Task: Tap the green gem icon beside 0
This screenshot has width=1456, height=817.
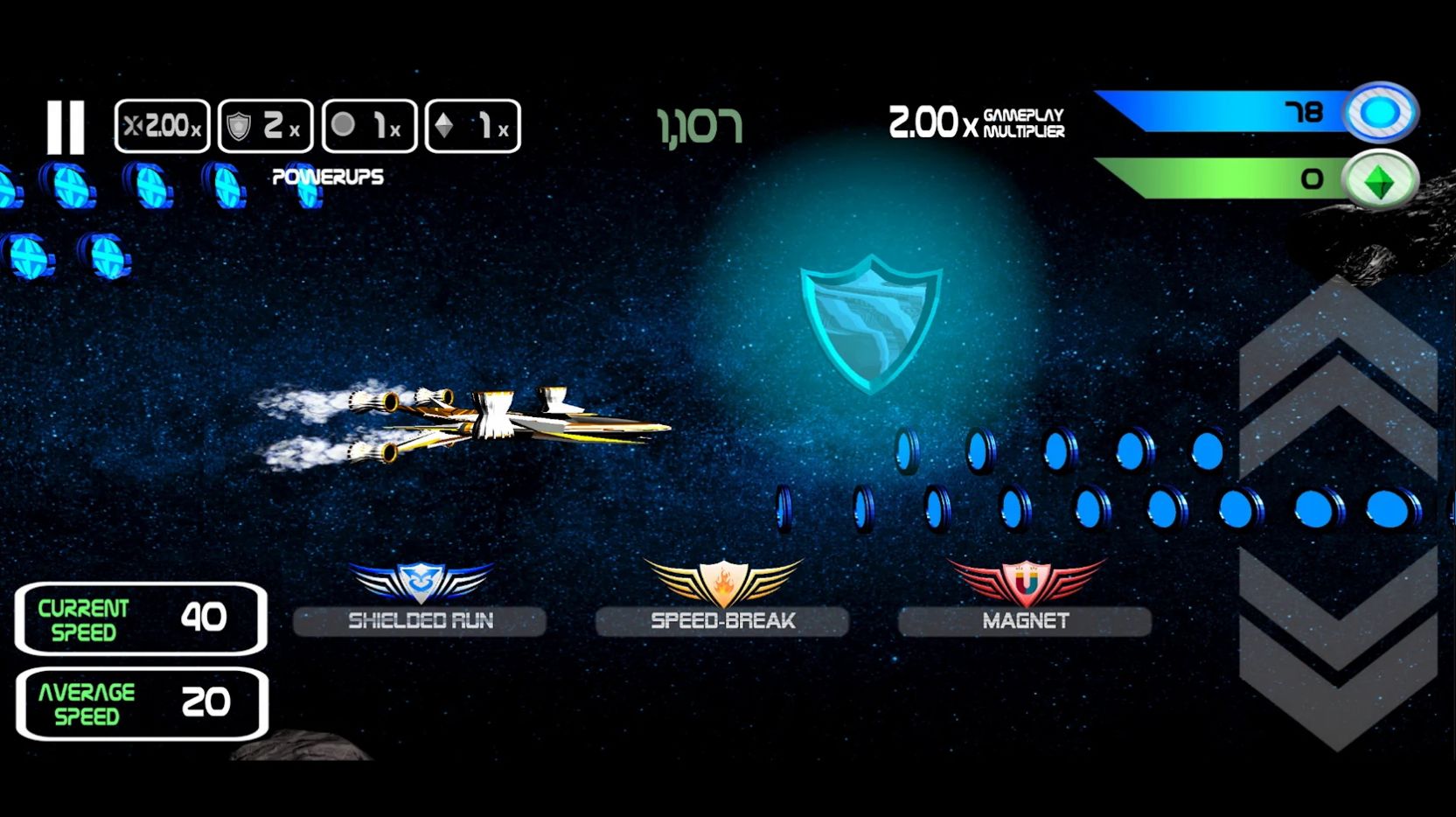Action: (x=1382, y=178)
